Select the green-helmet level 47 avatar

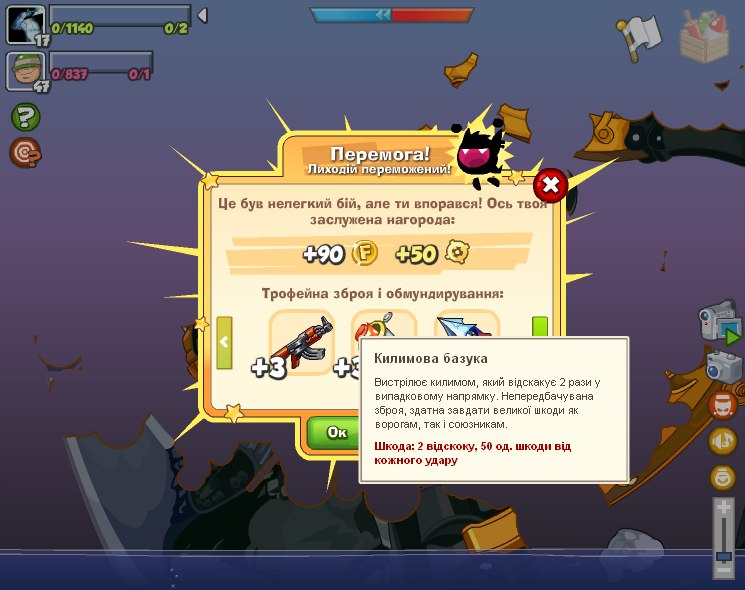coord(25,71)
